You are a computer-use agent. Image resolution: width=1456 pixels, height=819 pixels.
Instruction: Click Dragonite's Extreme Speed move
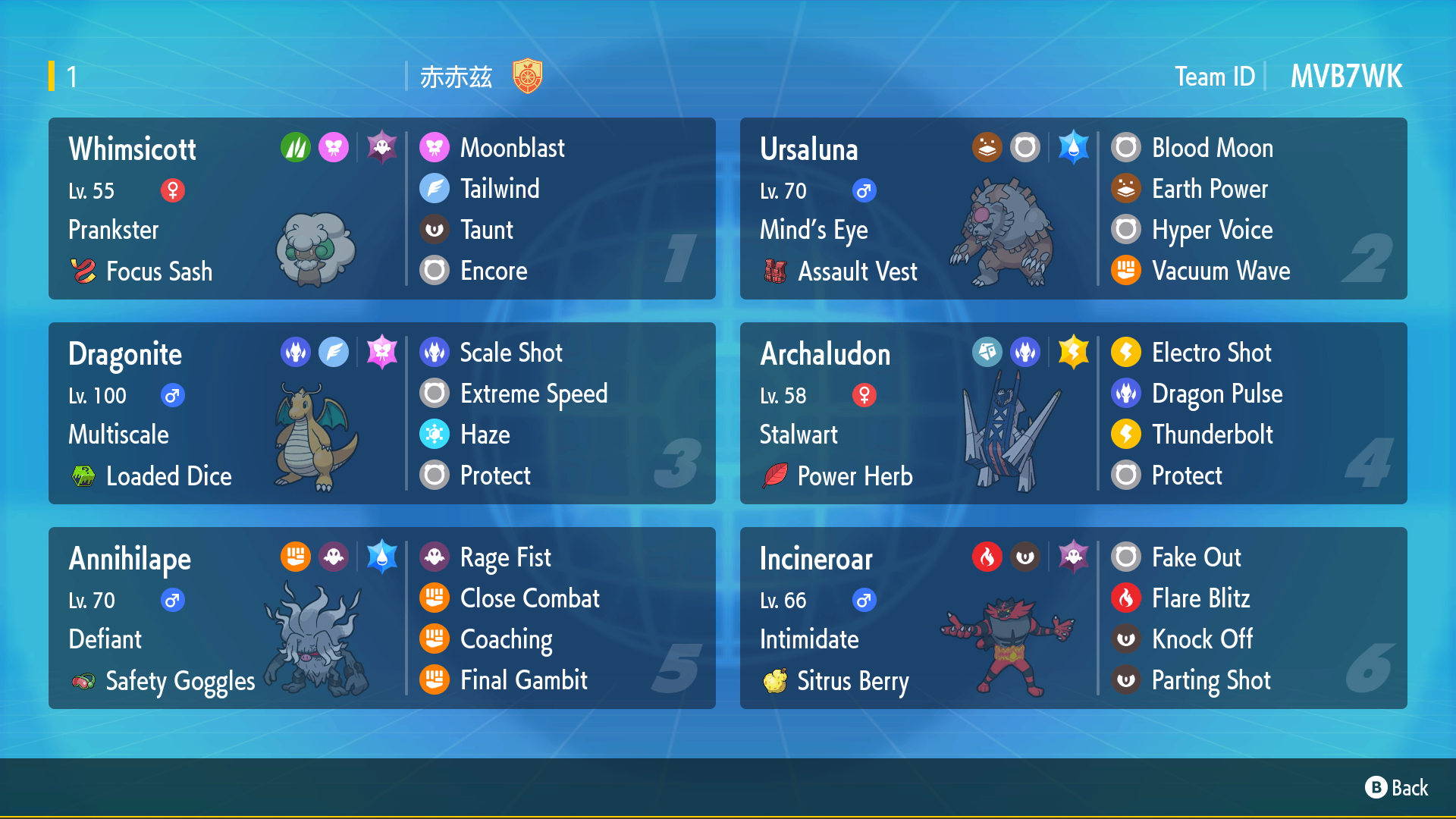click(x=533, y=394)
